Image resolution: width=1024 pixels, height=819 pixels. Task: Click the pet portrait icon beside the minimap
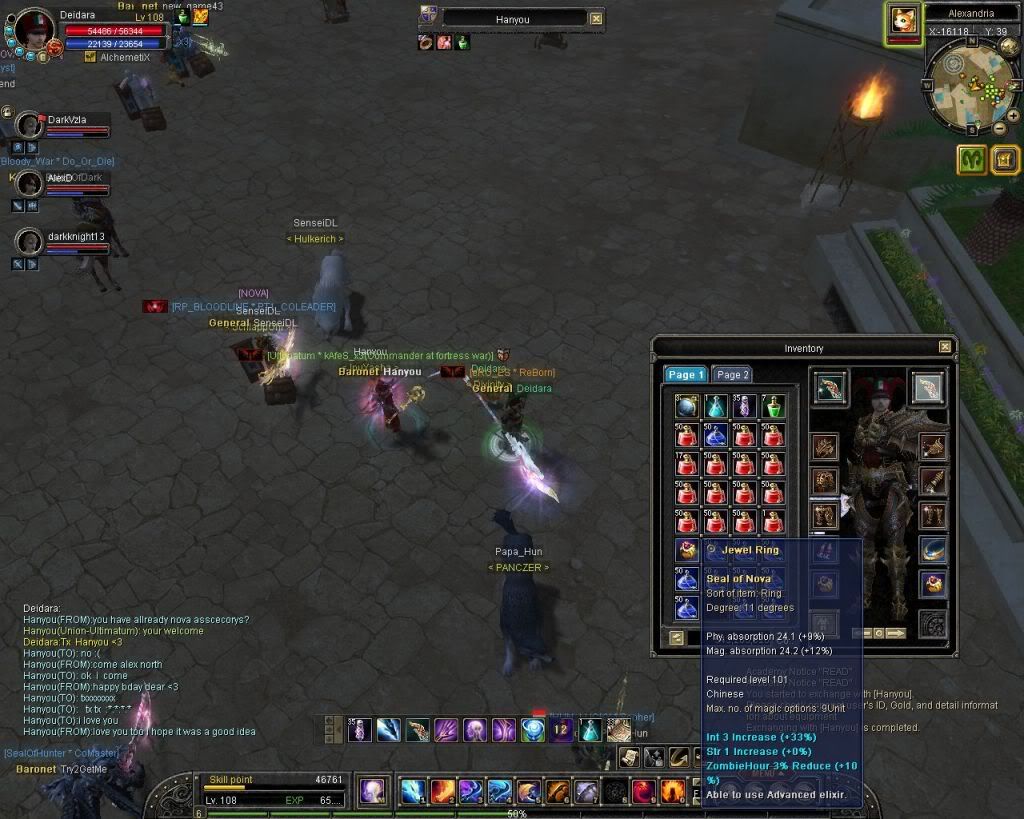click(903, 22)
